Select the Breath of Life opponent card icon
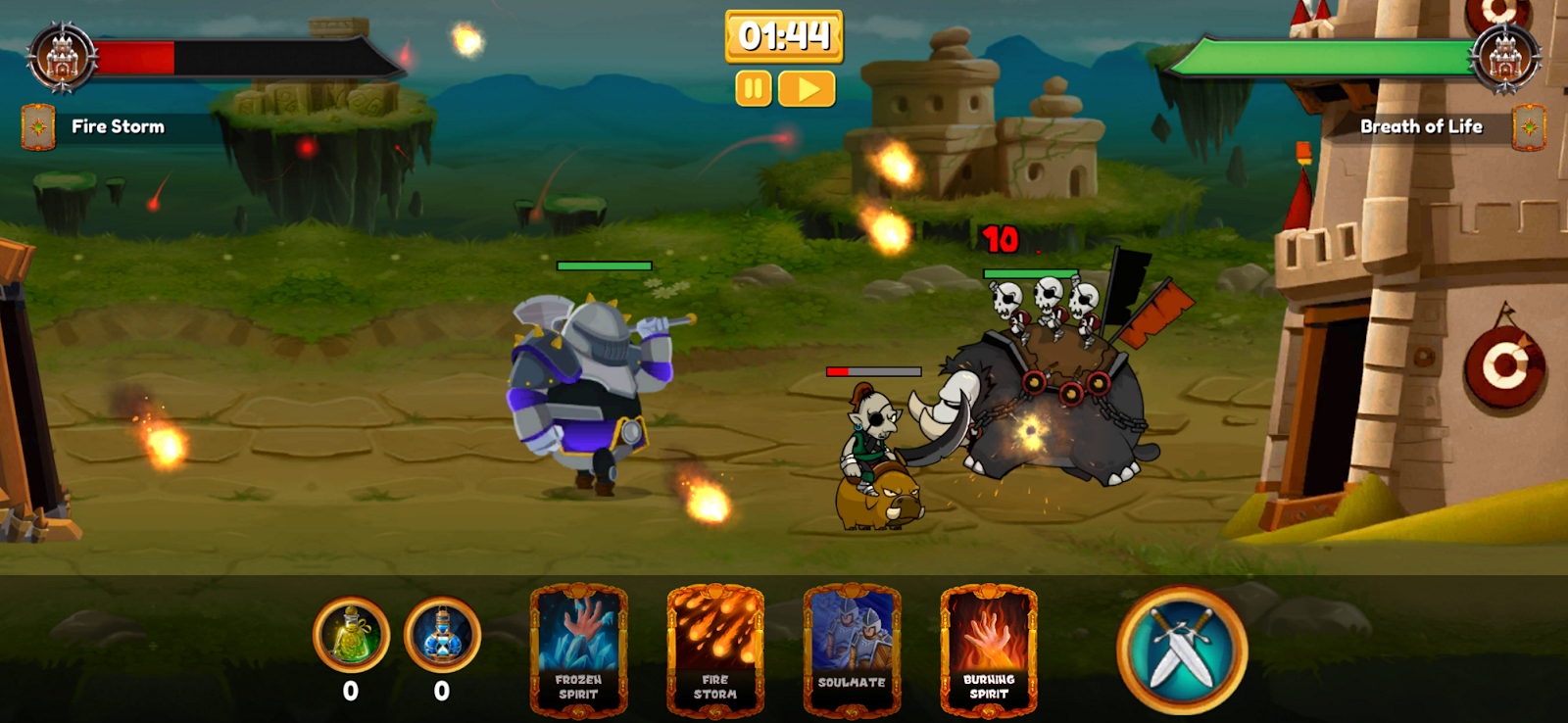Viewport: 1568px width, 723px height. pyautogui.click(x=1529, y=127)
